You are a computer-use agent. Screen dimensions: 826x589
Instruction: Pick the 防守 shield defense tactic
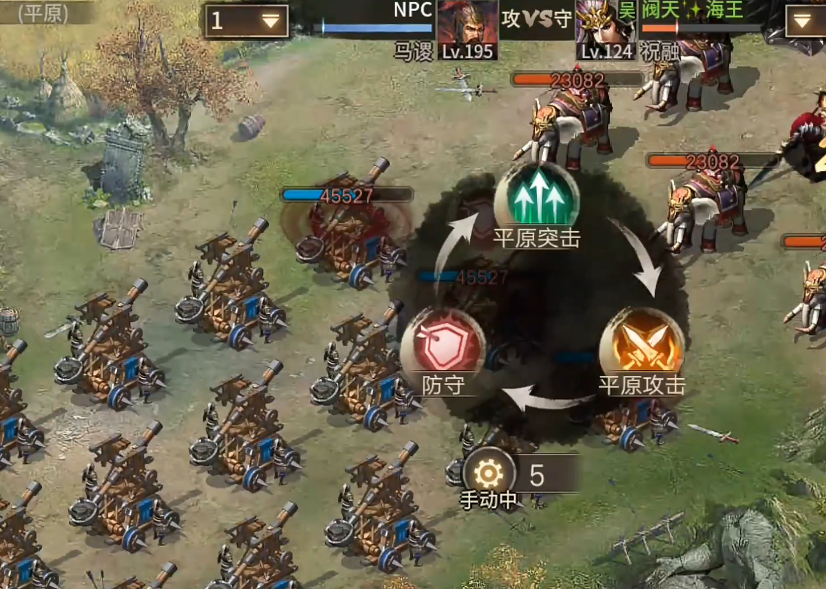click(x=442, y=342)
